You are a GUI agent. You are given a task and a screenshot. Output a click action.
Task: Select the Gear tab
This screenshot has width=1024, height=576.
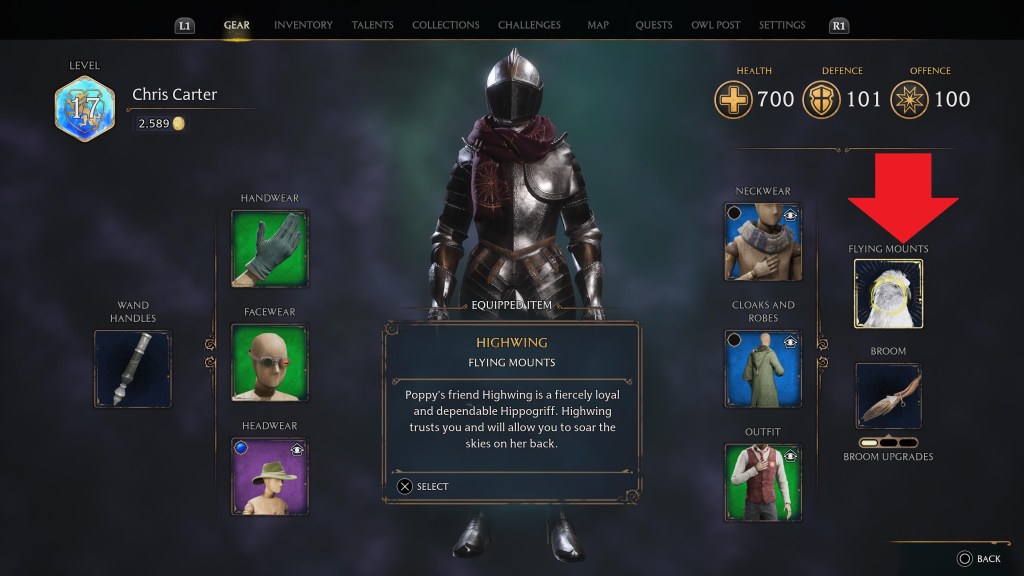[237, 25]
